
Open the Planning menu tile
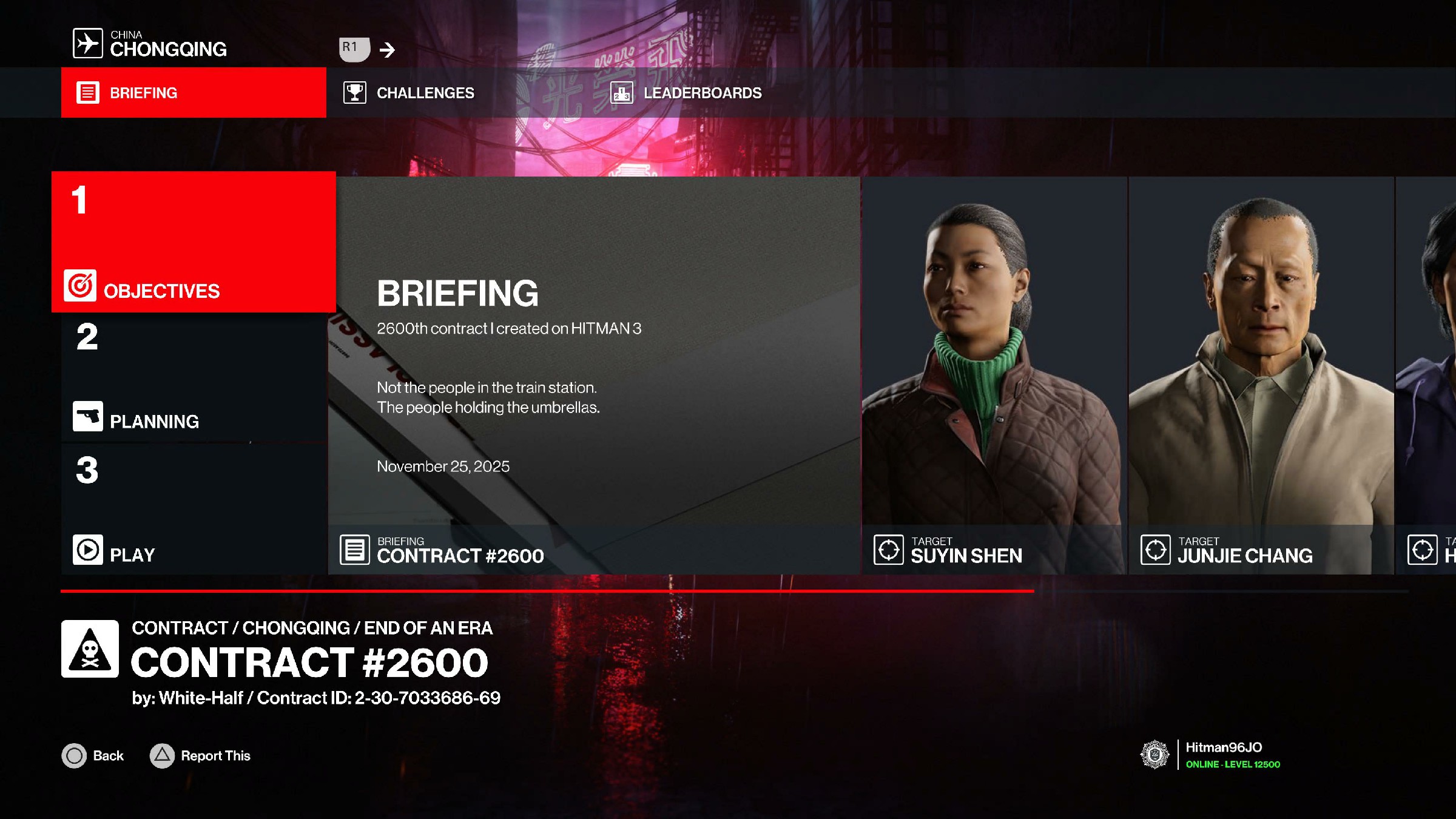coord(194,379)
